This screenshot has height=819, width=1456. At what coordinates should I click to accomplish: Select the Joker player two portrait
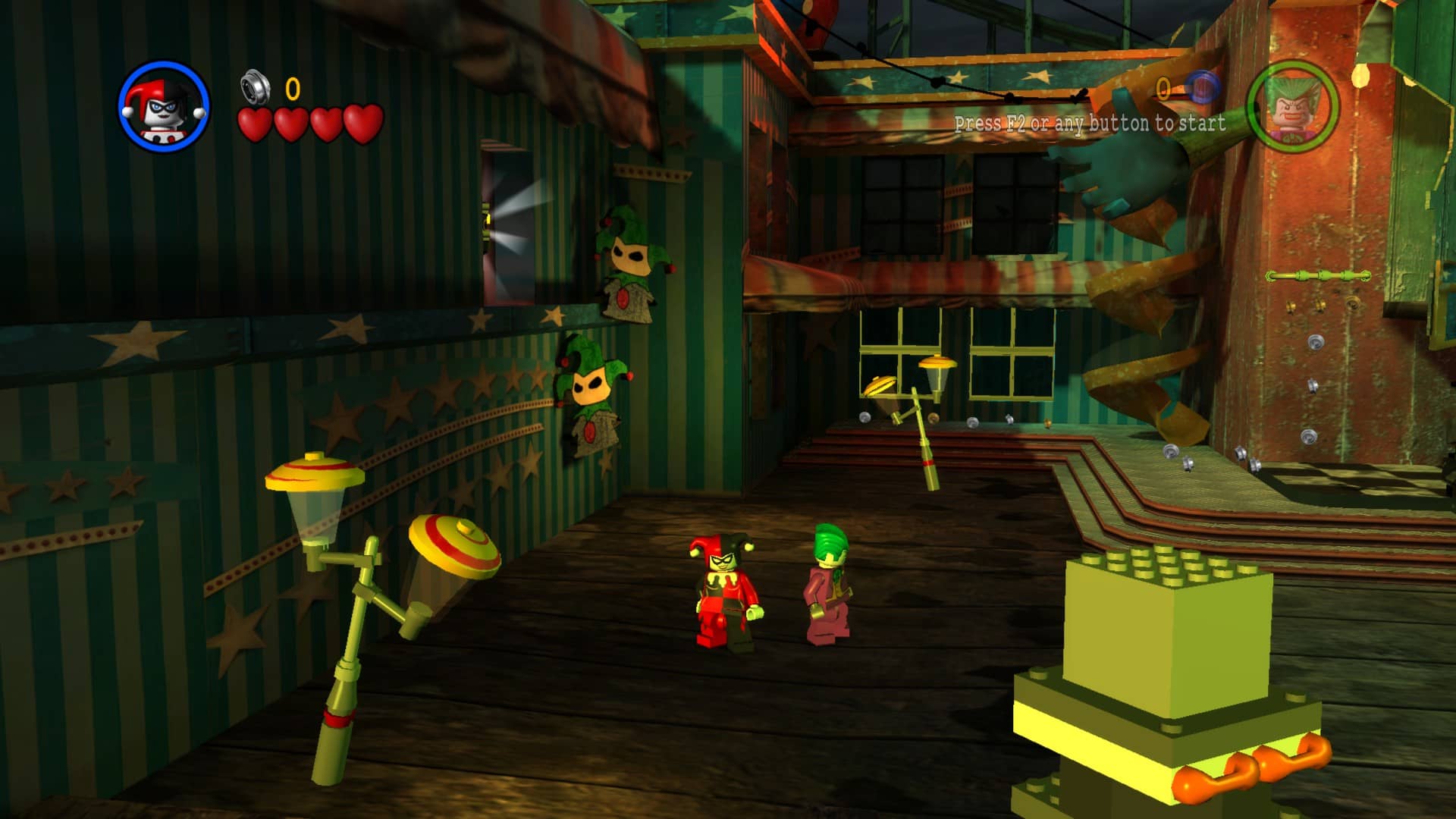click(x=1292, y=107)
